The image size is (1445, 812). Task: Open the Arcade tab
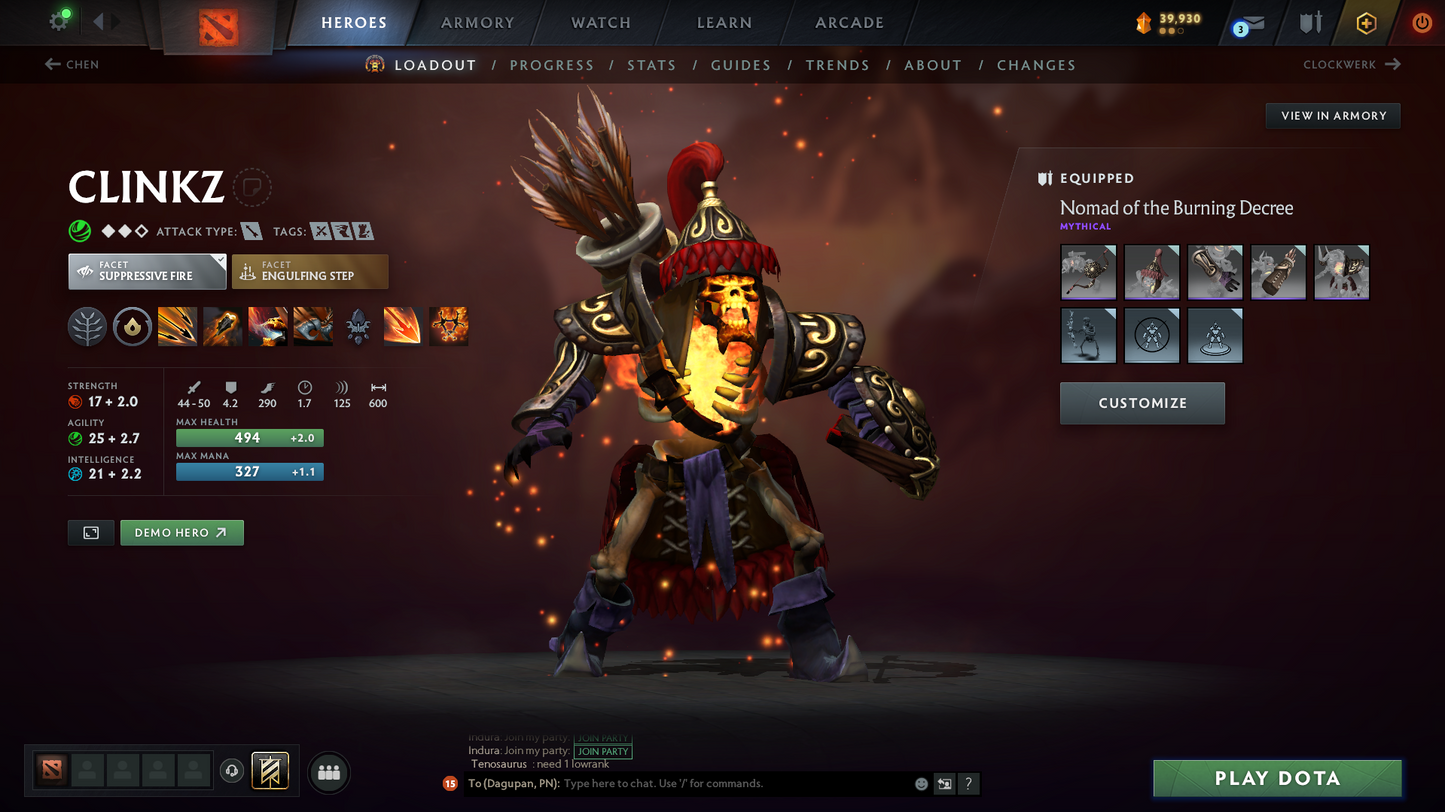click(x=849, y=23)
